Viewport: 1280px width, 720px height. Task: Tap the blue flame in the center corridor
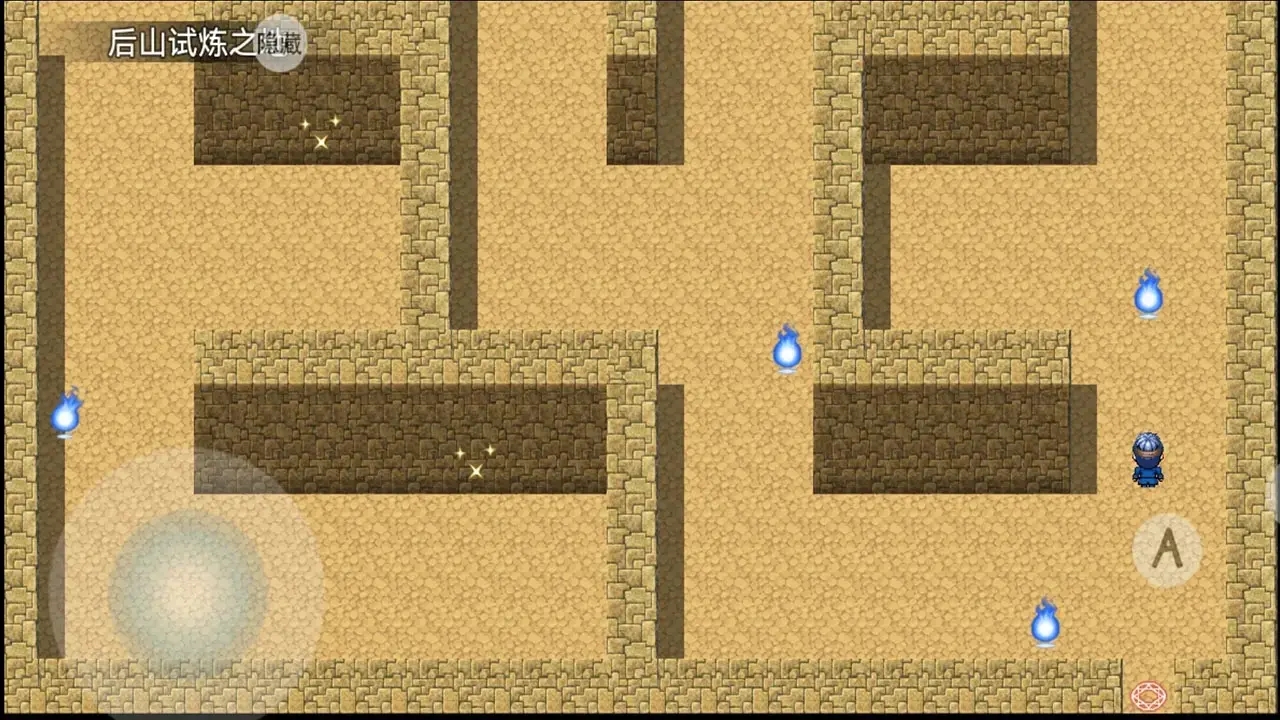point(787,352)
